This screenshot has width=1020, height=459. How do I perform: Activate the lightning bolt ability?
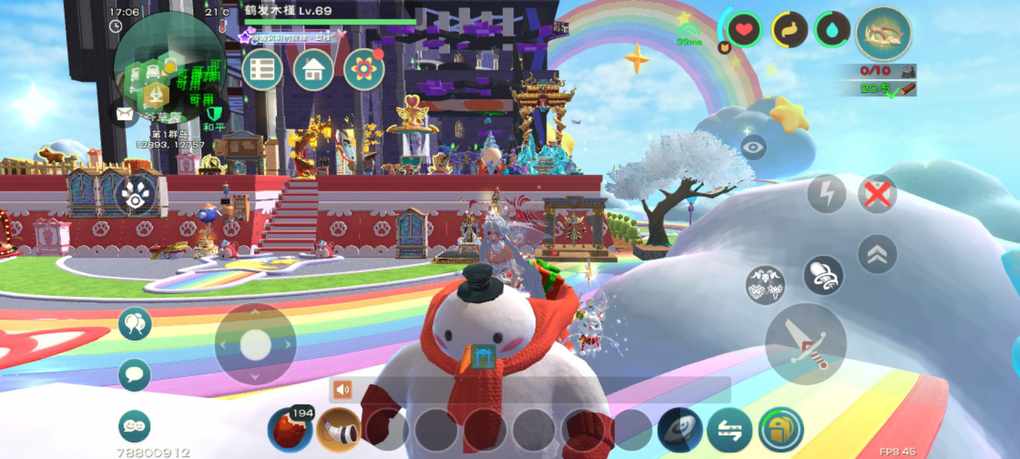[826, 194]
